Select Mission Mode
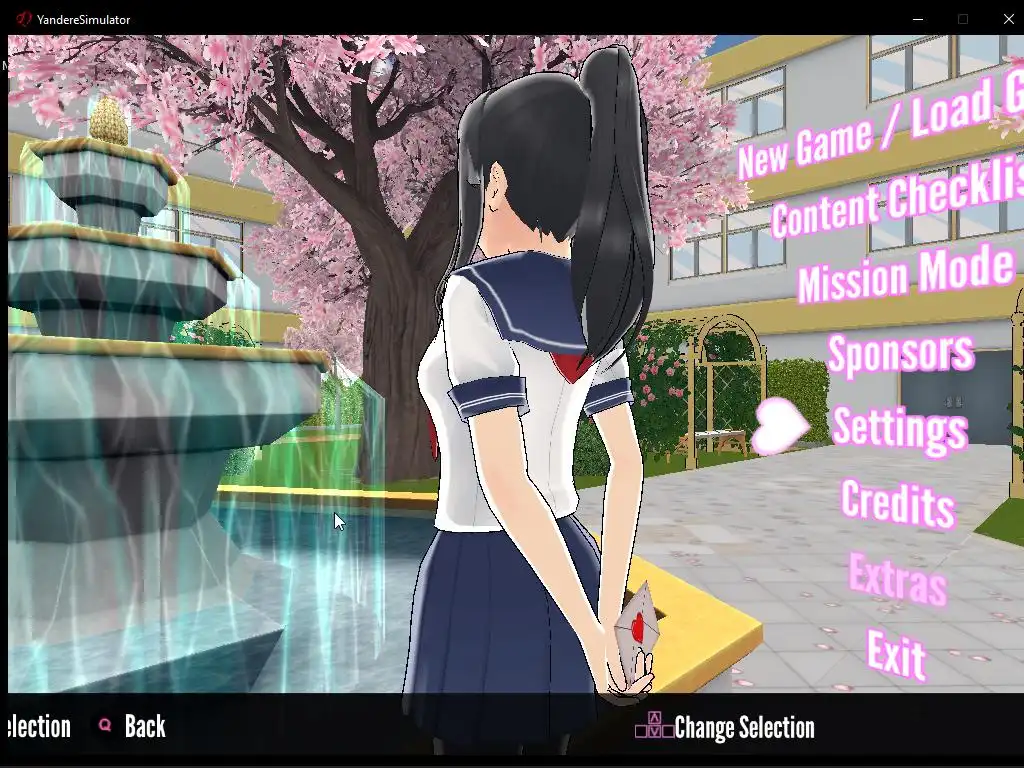 pos(906,272)
